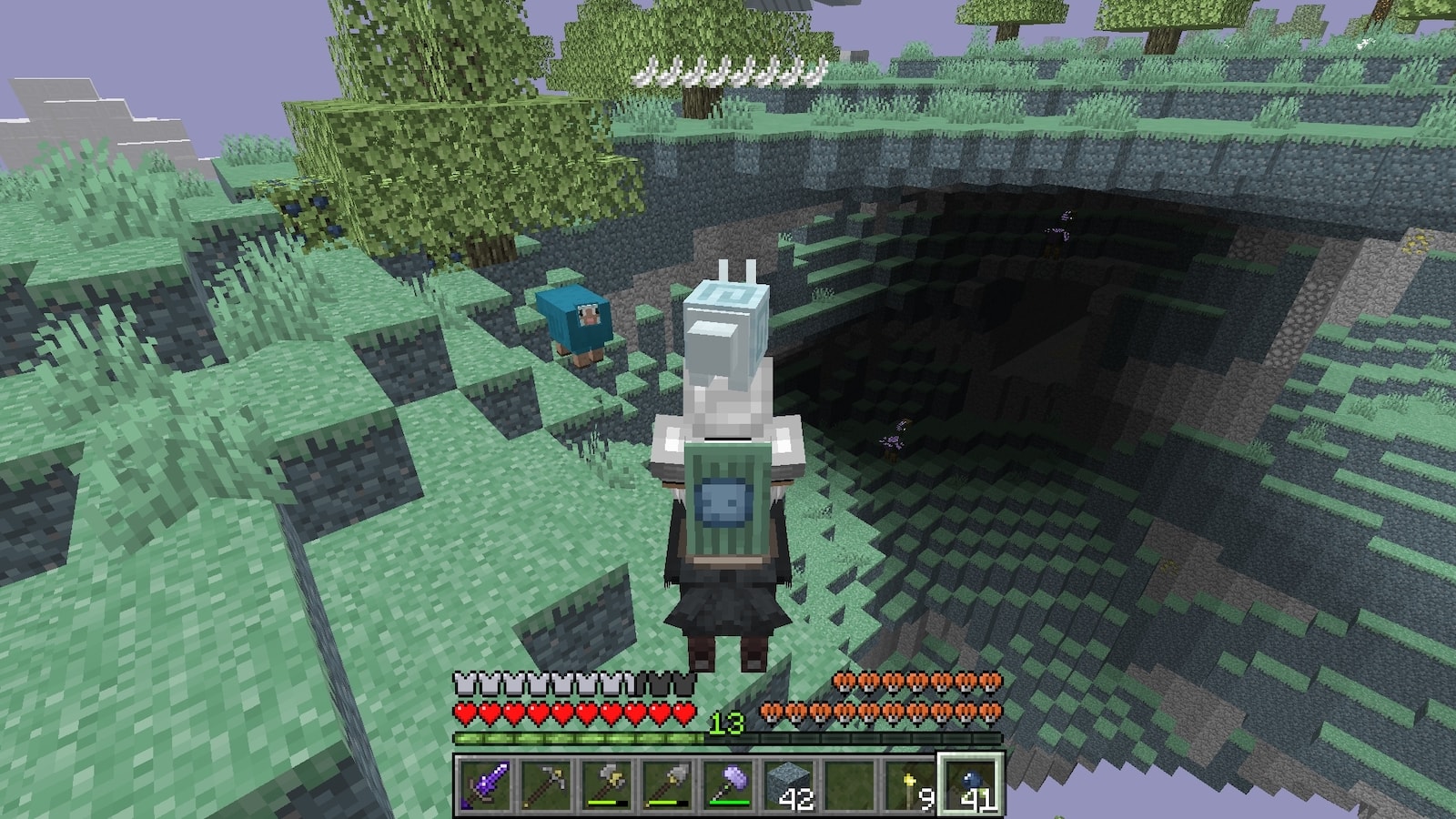
Task: Choose the torch stack of 9
Action: 910,784
